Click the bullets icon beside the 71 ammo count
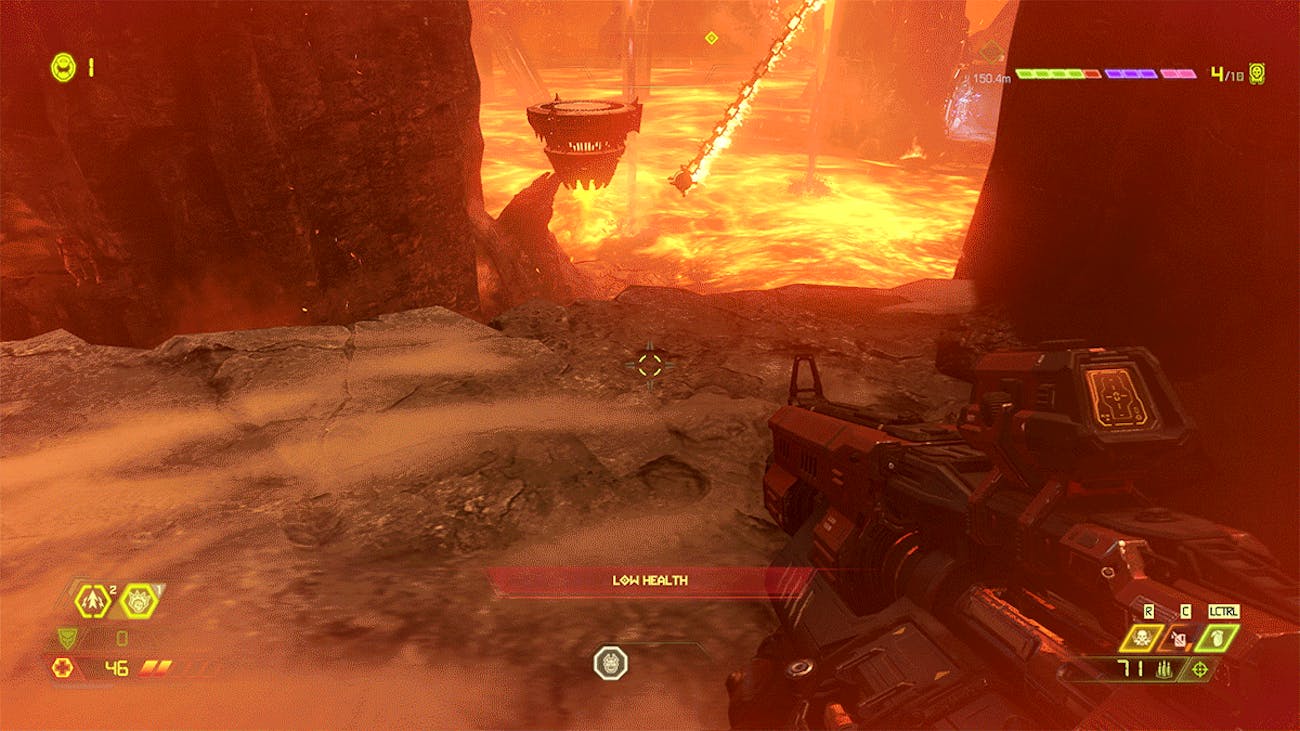Viewport: 1300px width, 731px height. 1164,669
